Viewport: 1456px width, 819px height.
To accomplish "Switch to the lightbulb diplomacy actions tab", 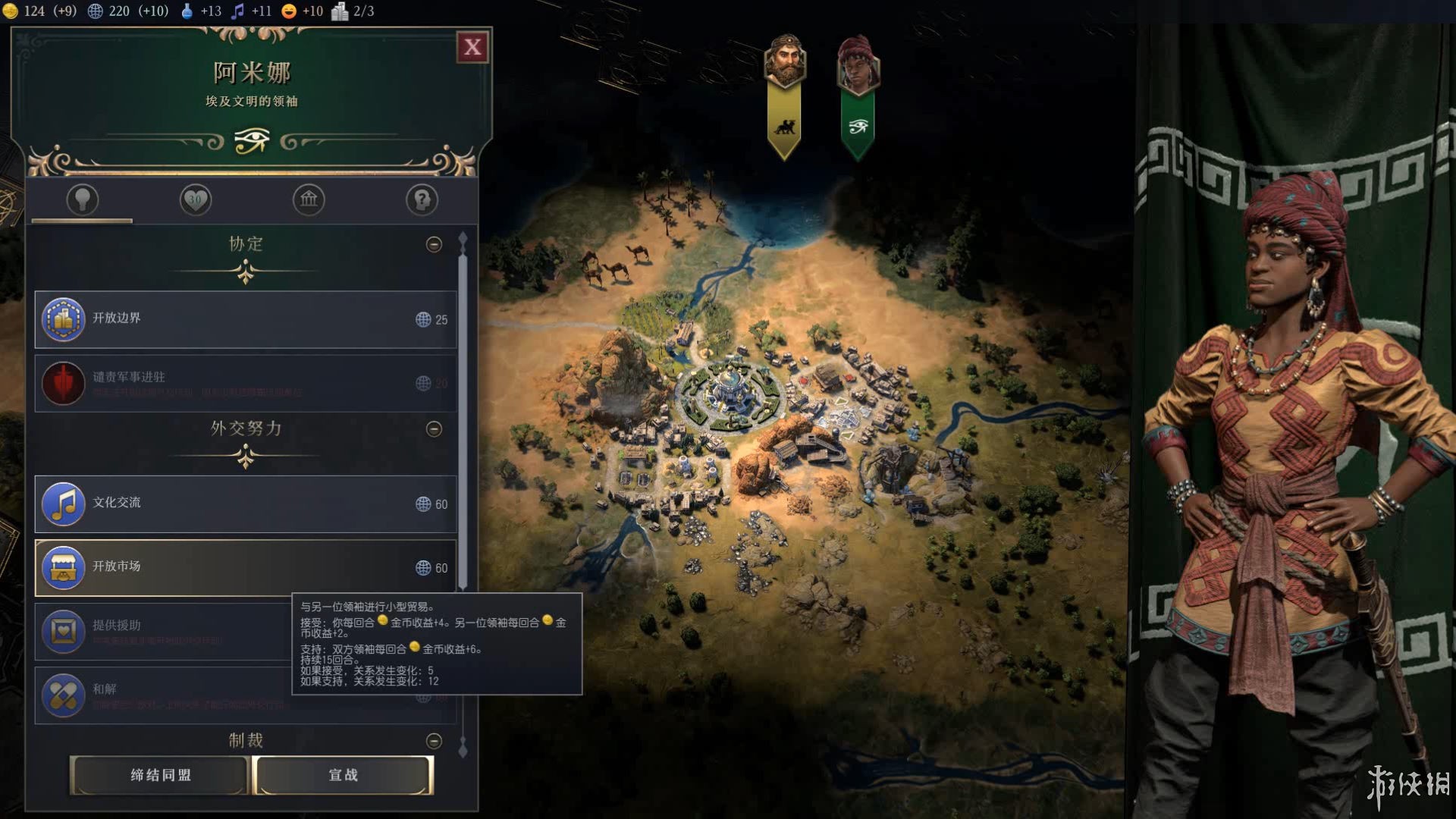I will (x=83, y=200).
